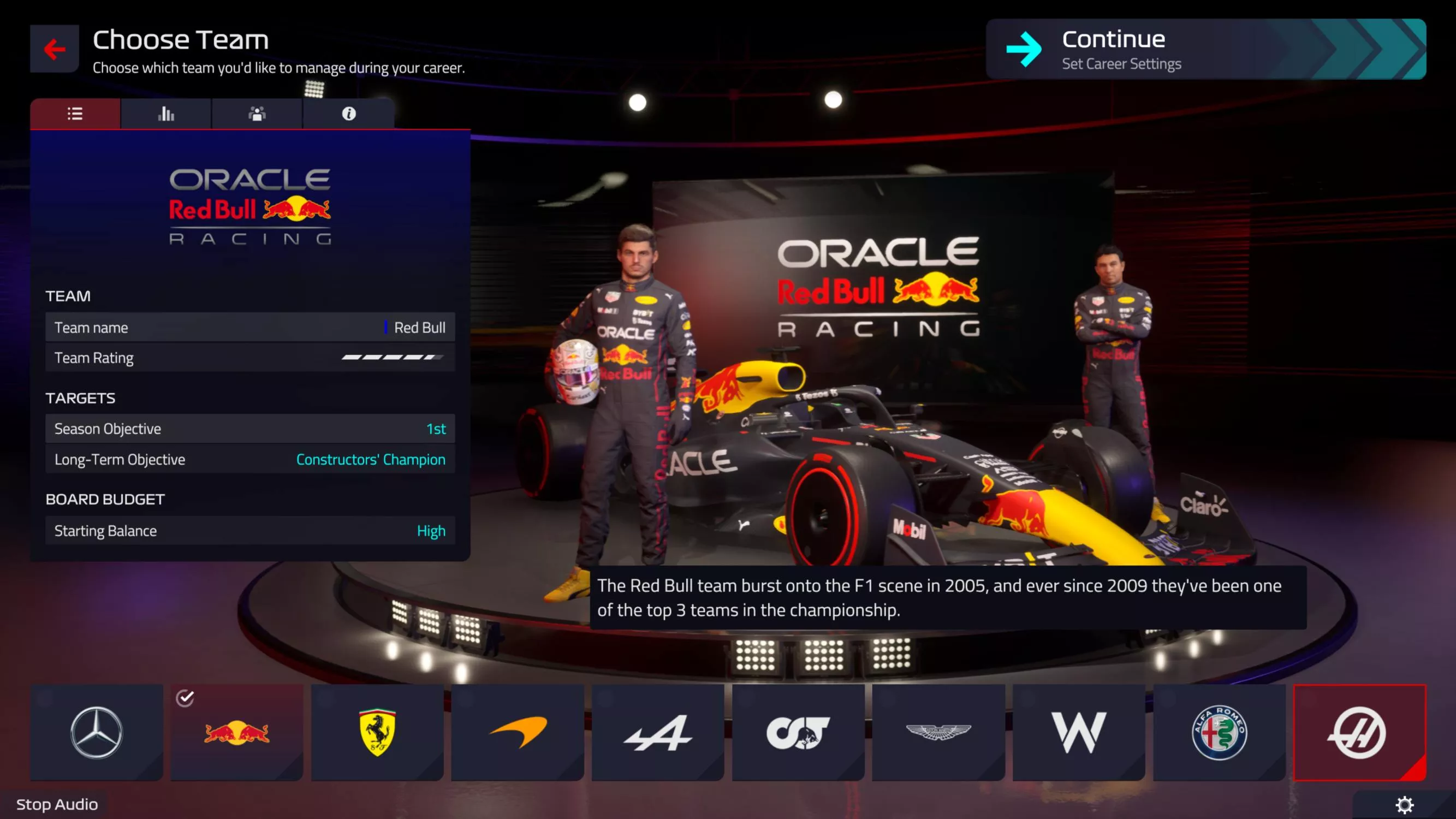
Task: Reselect the currently checked Red Bull logo
Action: 236,732
